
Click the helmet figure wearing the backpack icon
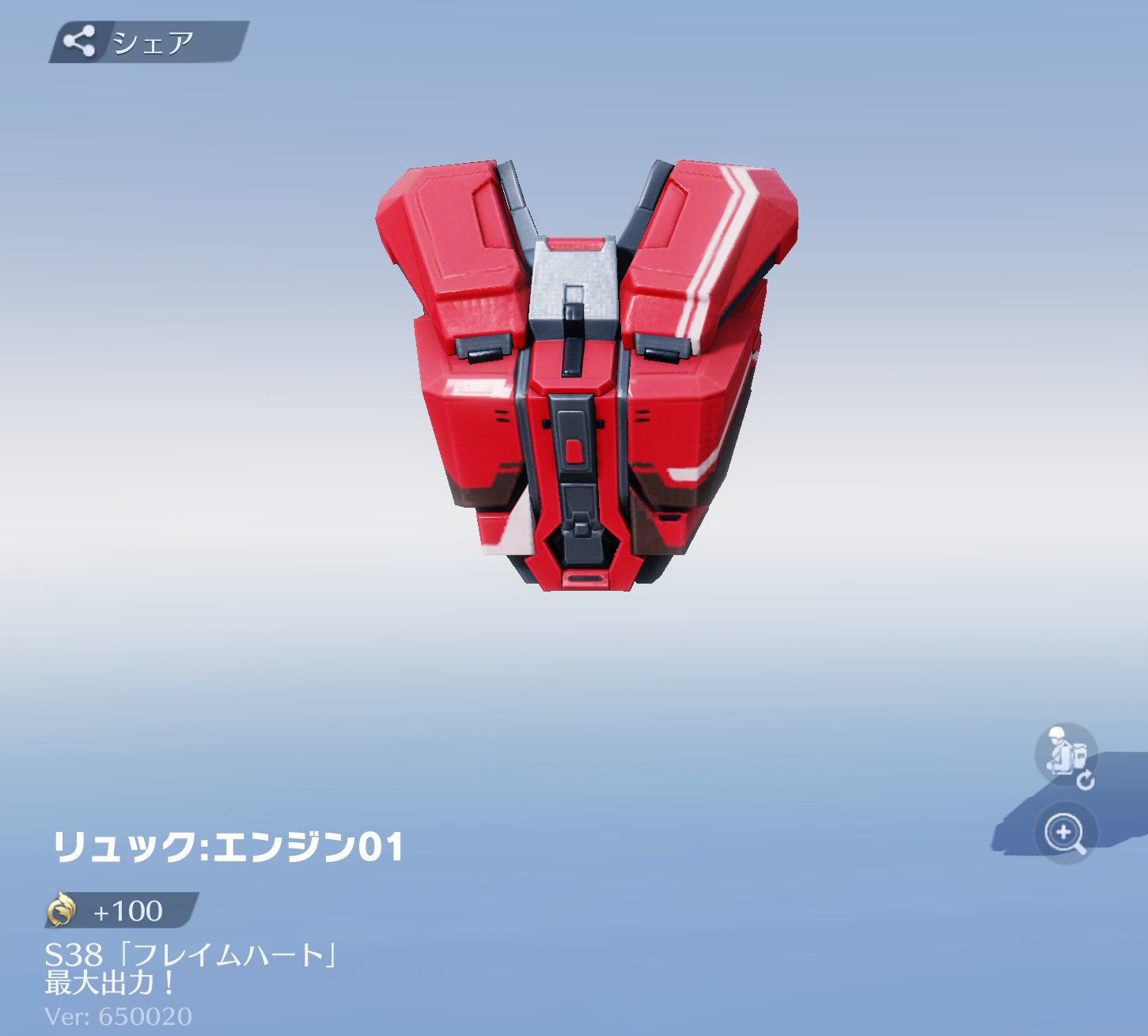tap(1064, 755)
